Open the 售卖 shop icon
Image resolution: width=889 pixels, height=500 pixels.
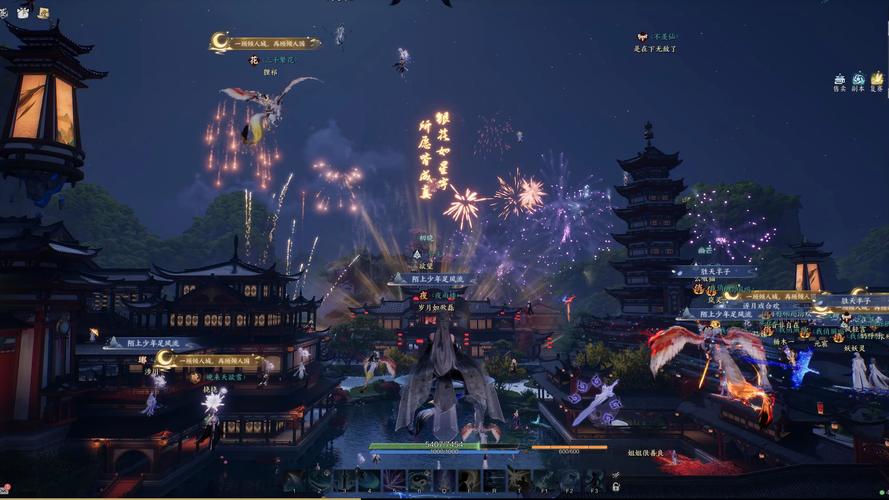(x=839, y=79)
